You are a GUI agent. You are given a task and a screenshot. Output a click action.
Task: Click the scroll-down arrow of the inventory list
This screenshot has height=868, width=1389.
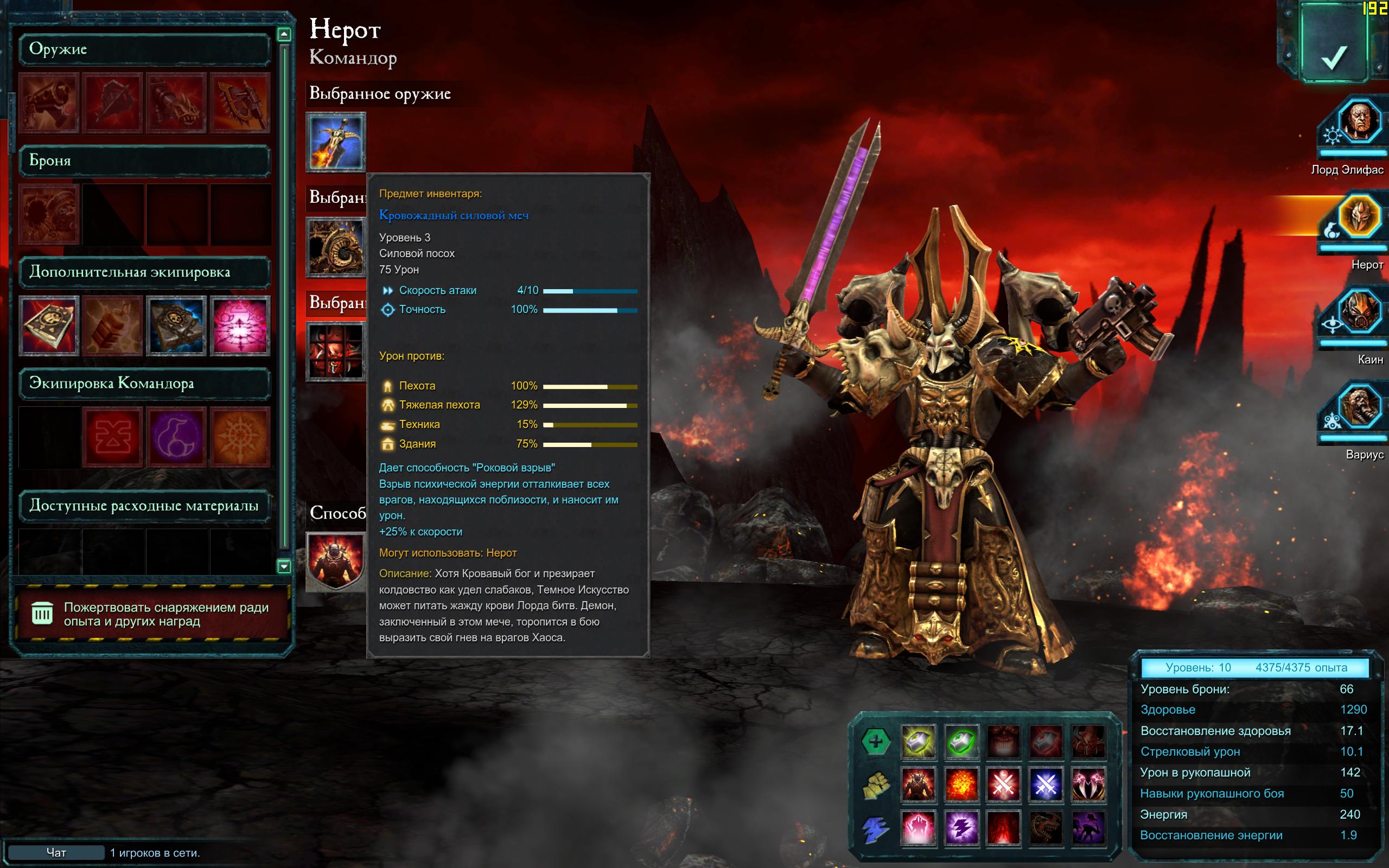click(284, 566)
